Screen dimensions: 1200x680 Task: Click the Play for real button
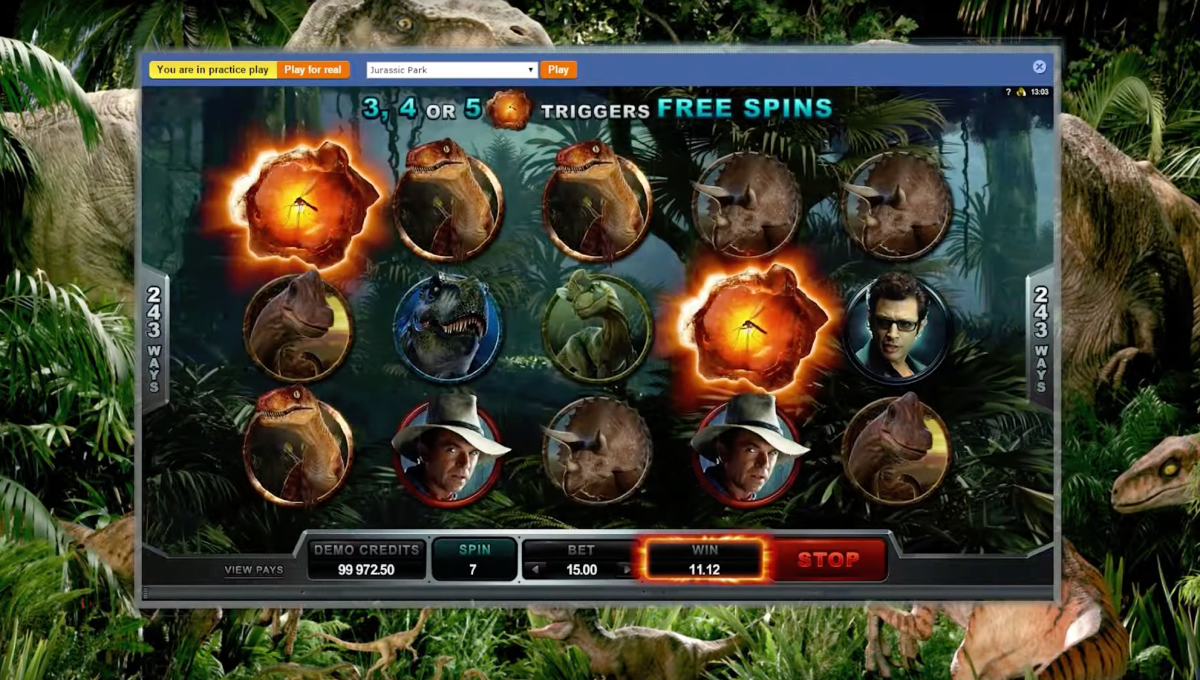[x=312, y=70]
